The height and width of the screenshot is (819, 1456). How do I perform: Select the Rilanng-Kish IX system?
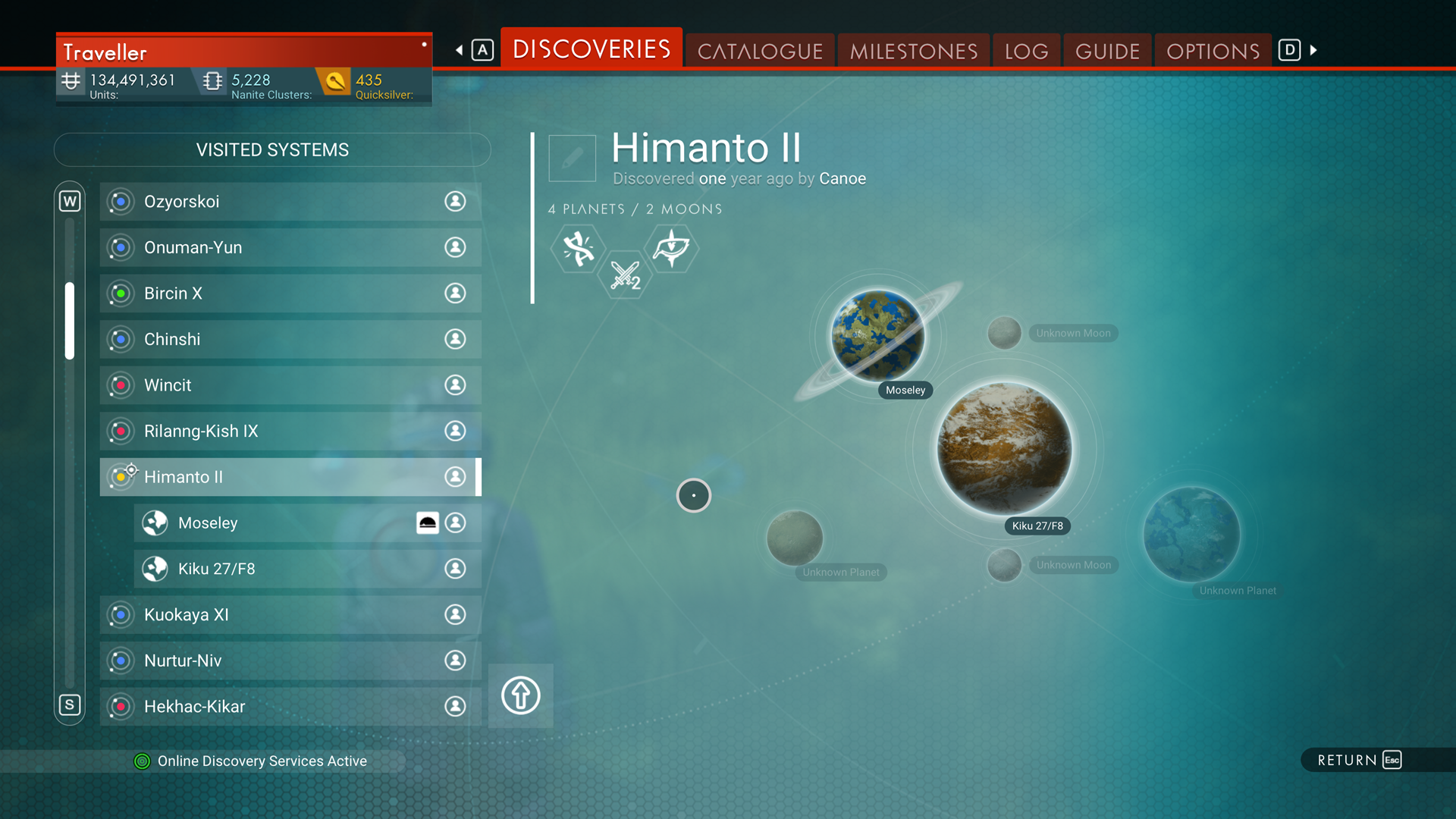(290, 431)
